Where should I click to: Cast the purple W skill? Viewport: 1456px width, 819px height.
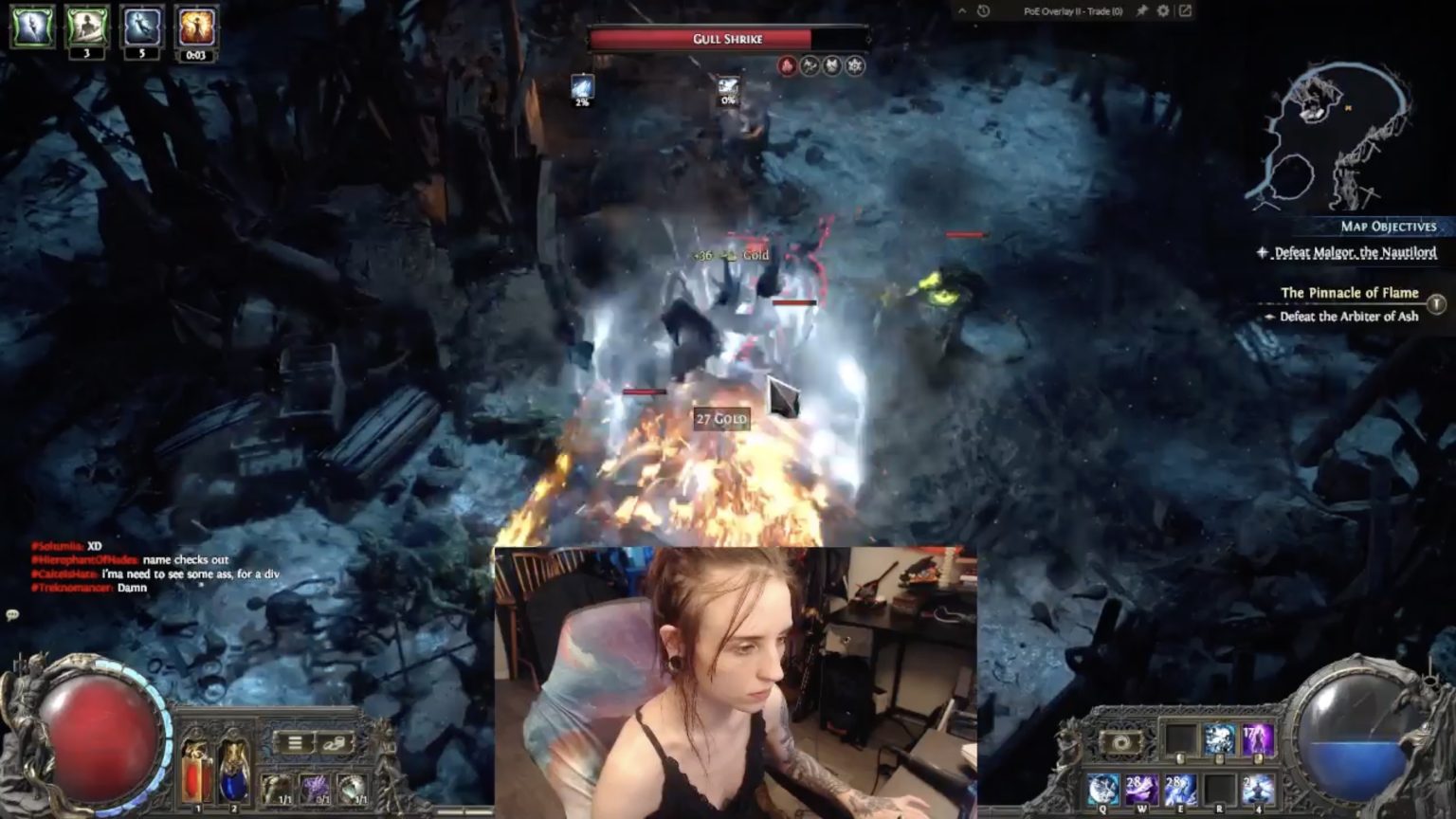1141,789
